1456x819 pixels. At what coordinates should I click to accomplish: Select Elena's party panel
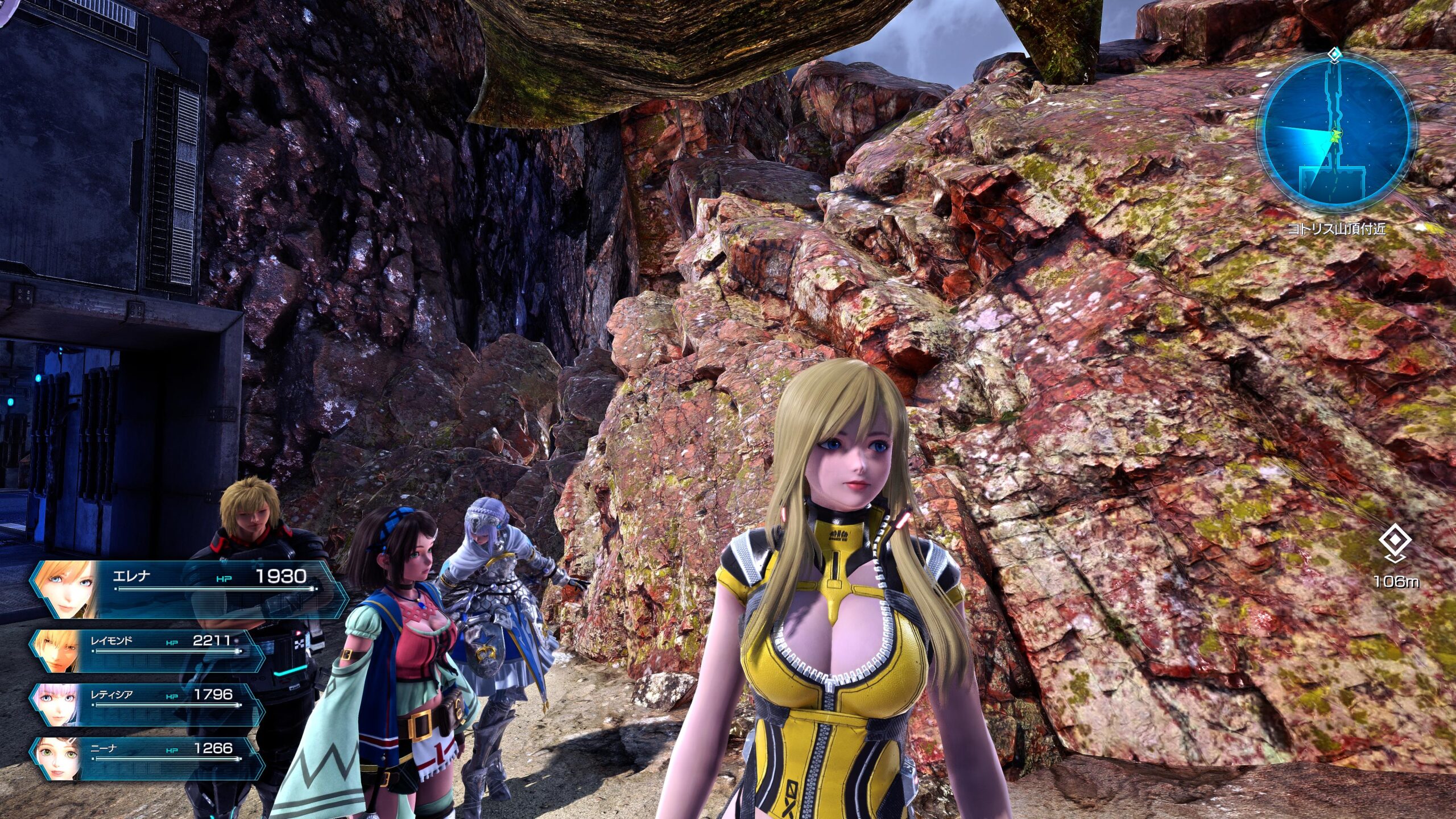coord(188,589)
